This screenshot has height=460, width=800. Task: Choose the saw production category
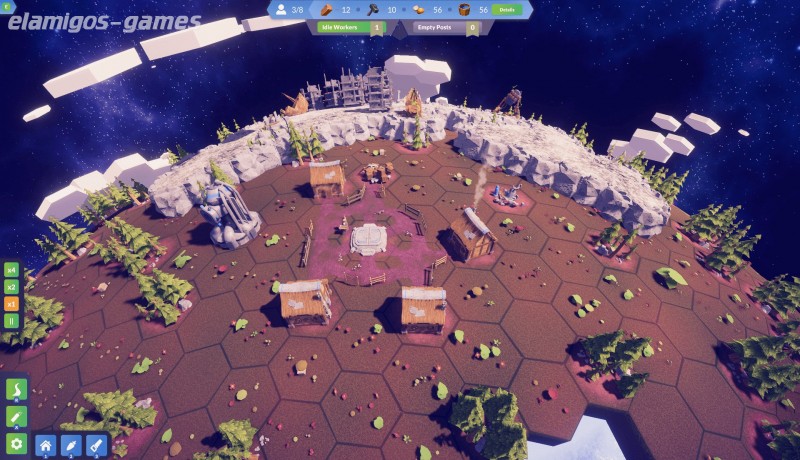pyautogui.click(x=96, y=445)
